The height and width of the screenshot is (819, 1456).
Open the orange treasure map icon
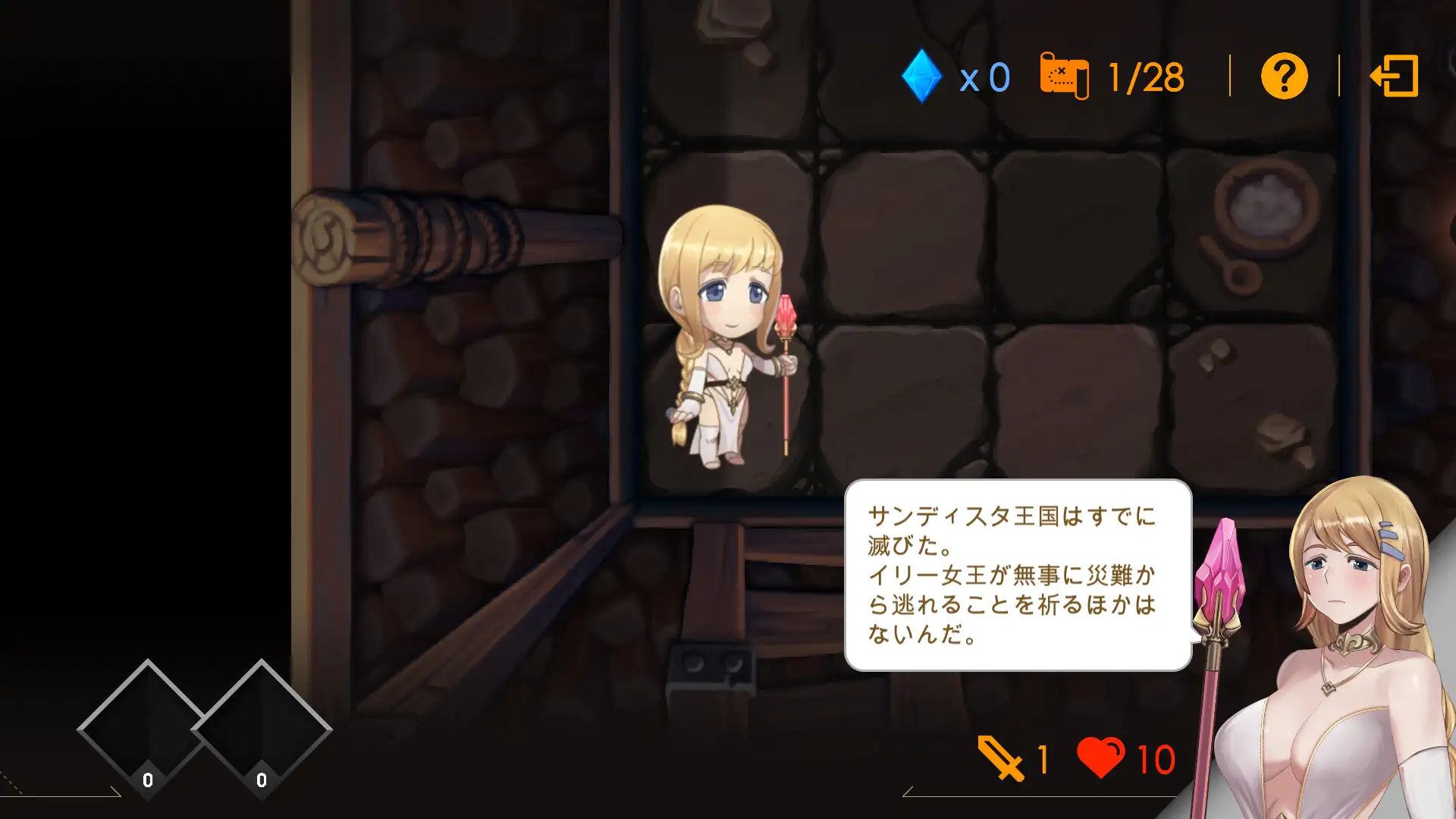(x=1064, y=76)
